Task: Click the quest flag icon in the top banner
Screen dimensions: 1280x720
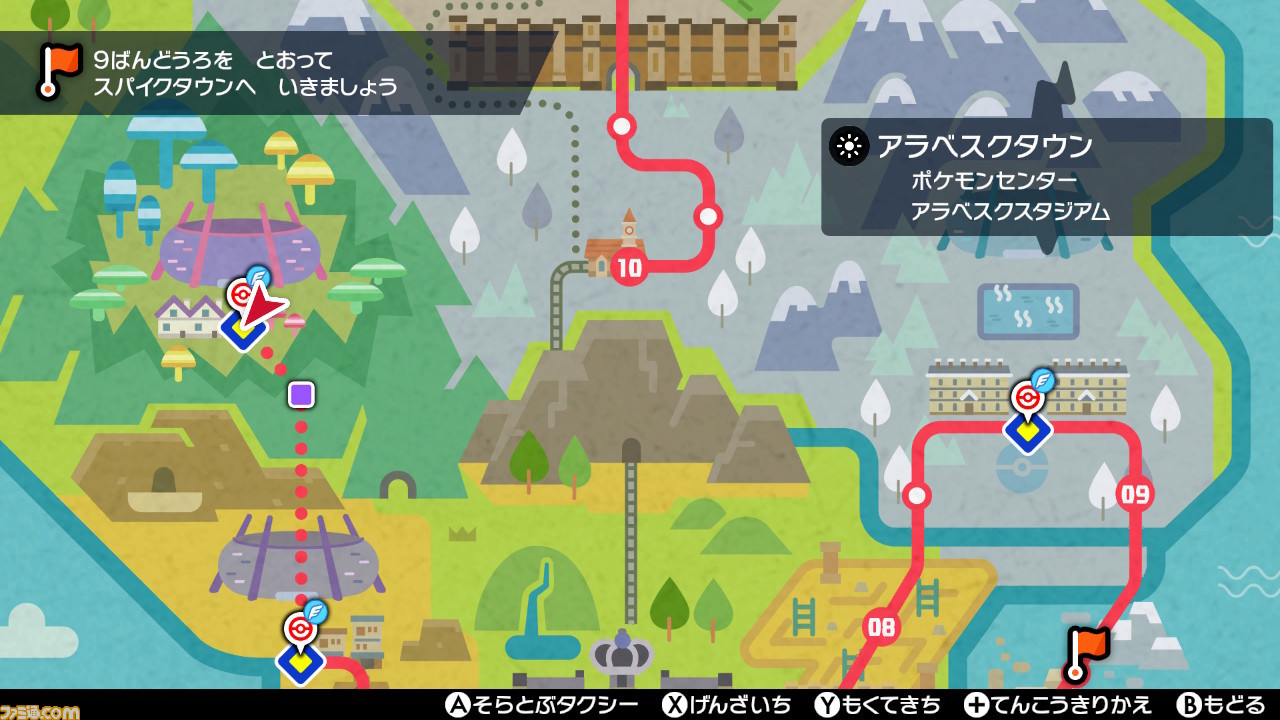Action: tap(57, 67)
